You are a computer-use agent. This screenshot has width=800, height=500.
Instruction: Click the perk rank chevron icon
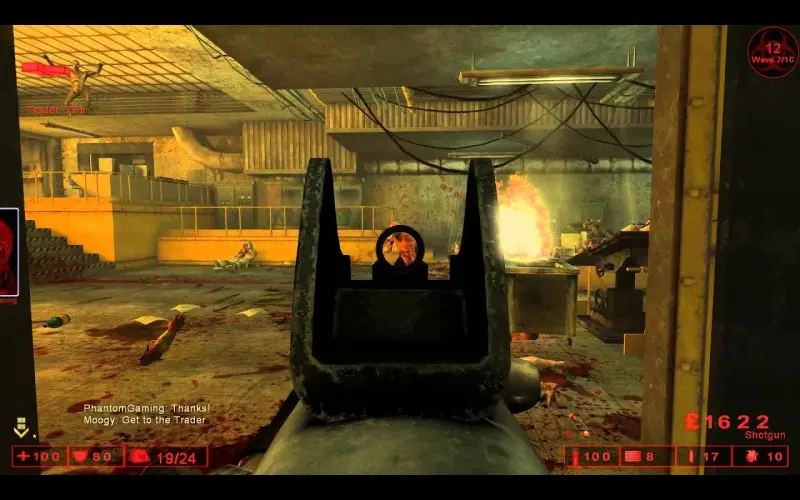21,430
